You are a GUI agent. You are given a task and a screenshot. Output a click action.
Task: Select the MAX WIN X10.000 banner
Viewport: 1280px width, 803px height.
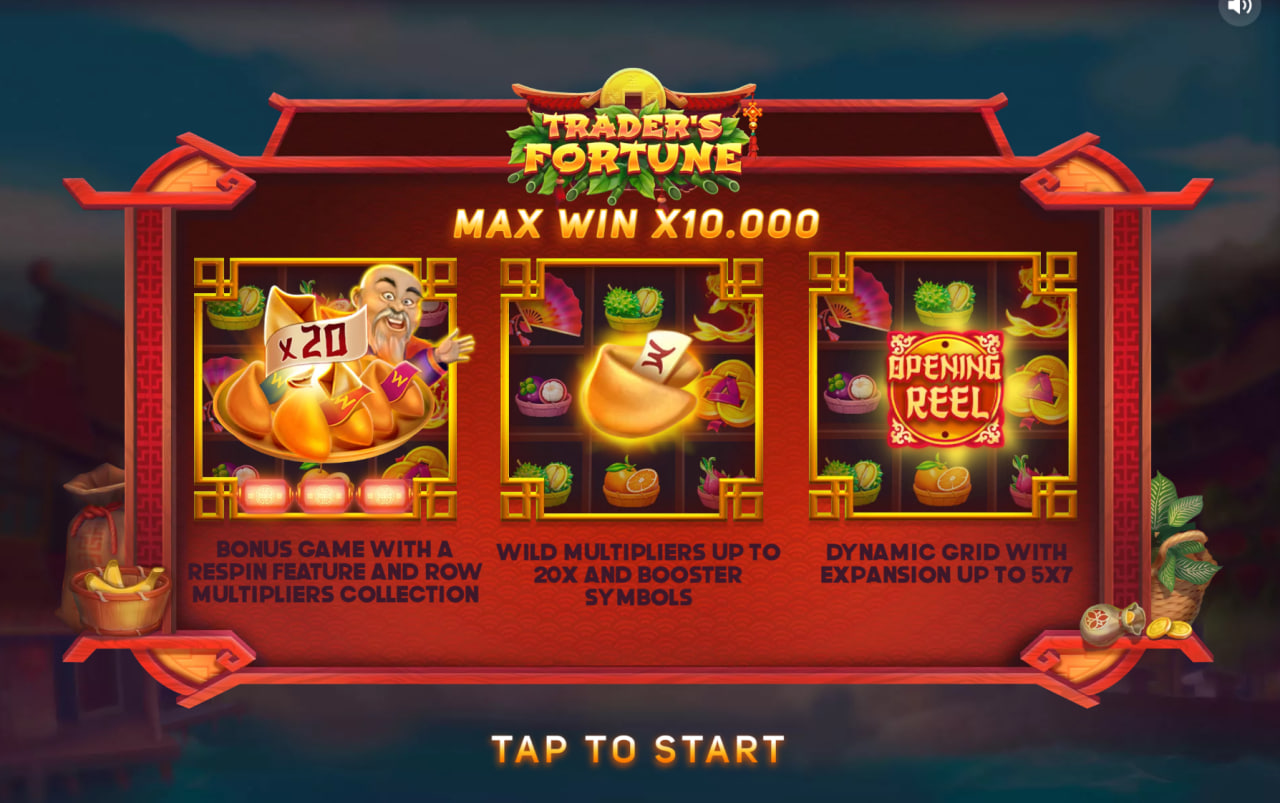tap(636, 222)
